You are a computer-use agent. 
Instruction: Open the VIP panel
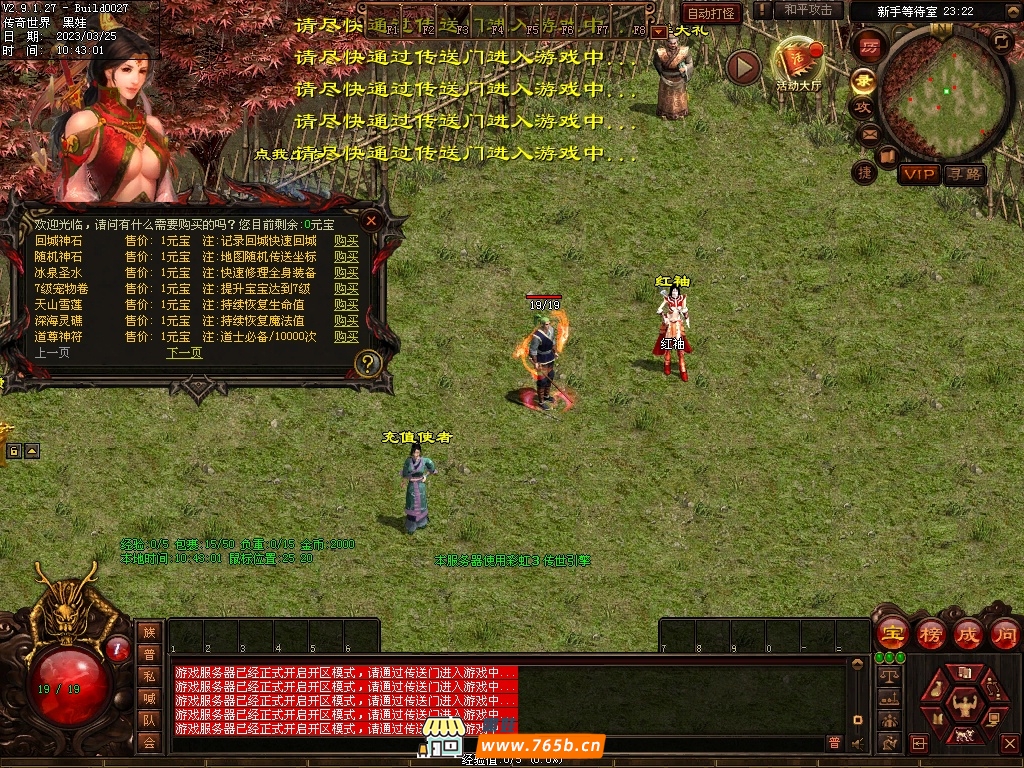[918, 175]
